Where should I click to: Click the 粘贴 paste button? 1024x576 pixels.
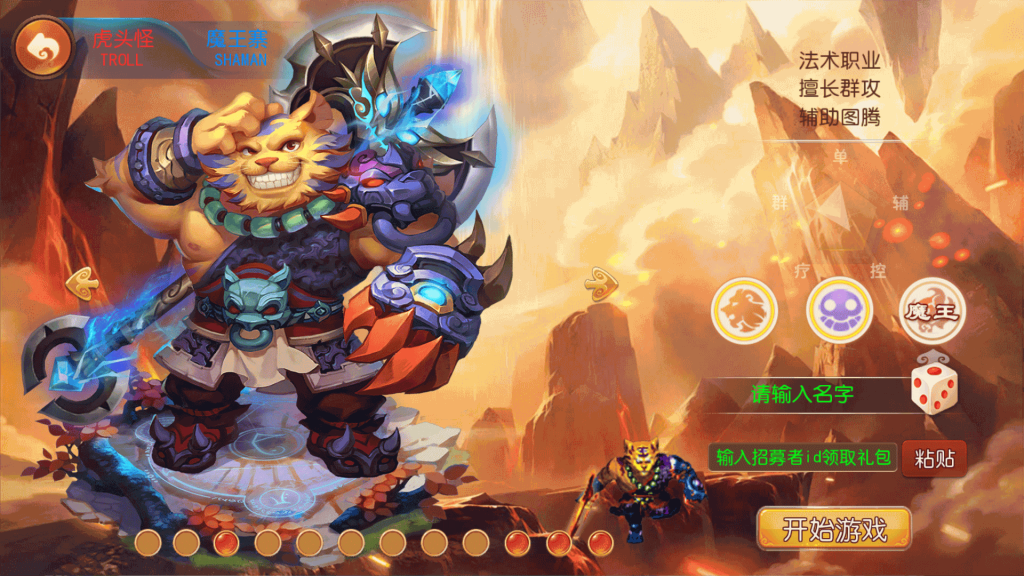[934, 459]
